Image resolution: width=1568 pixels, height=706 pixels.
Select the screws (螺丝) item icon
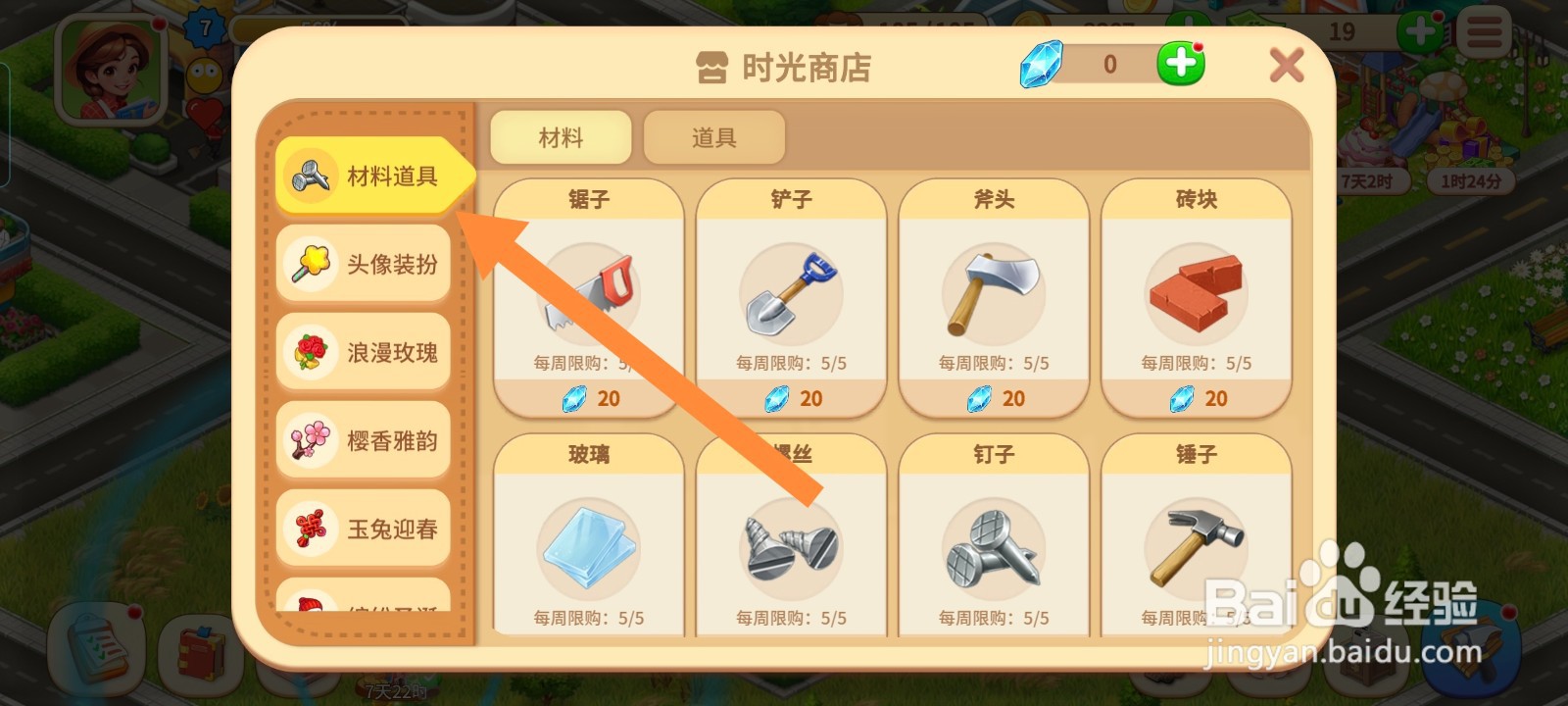pos(790,549)
